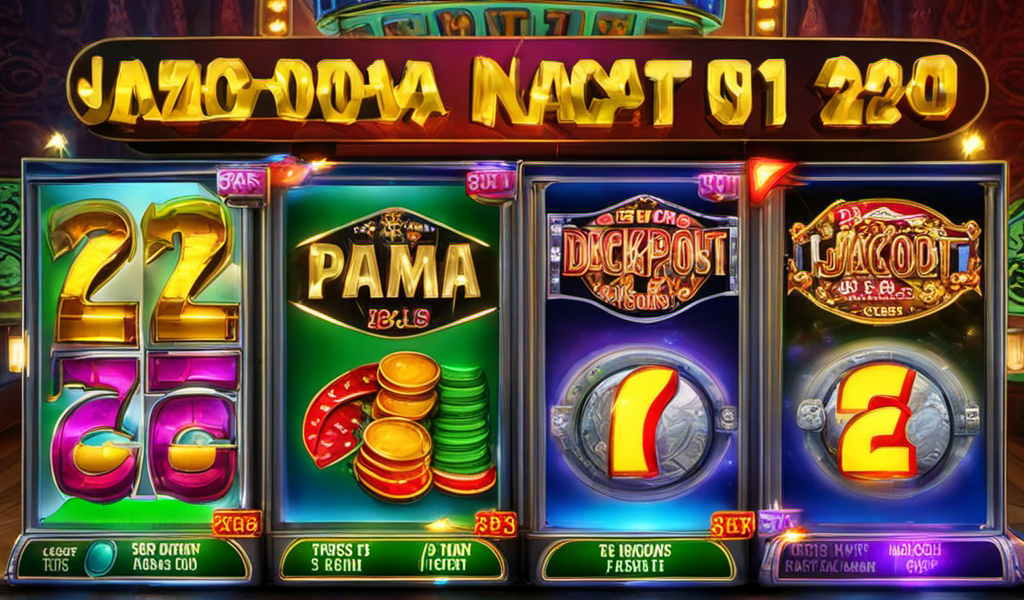Click the green button beneath the PAMA panel

(390, 559)
